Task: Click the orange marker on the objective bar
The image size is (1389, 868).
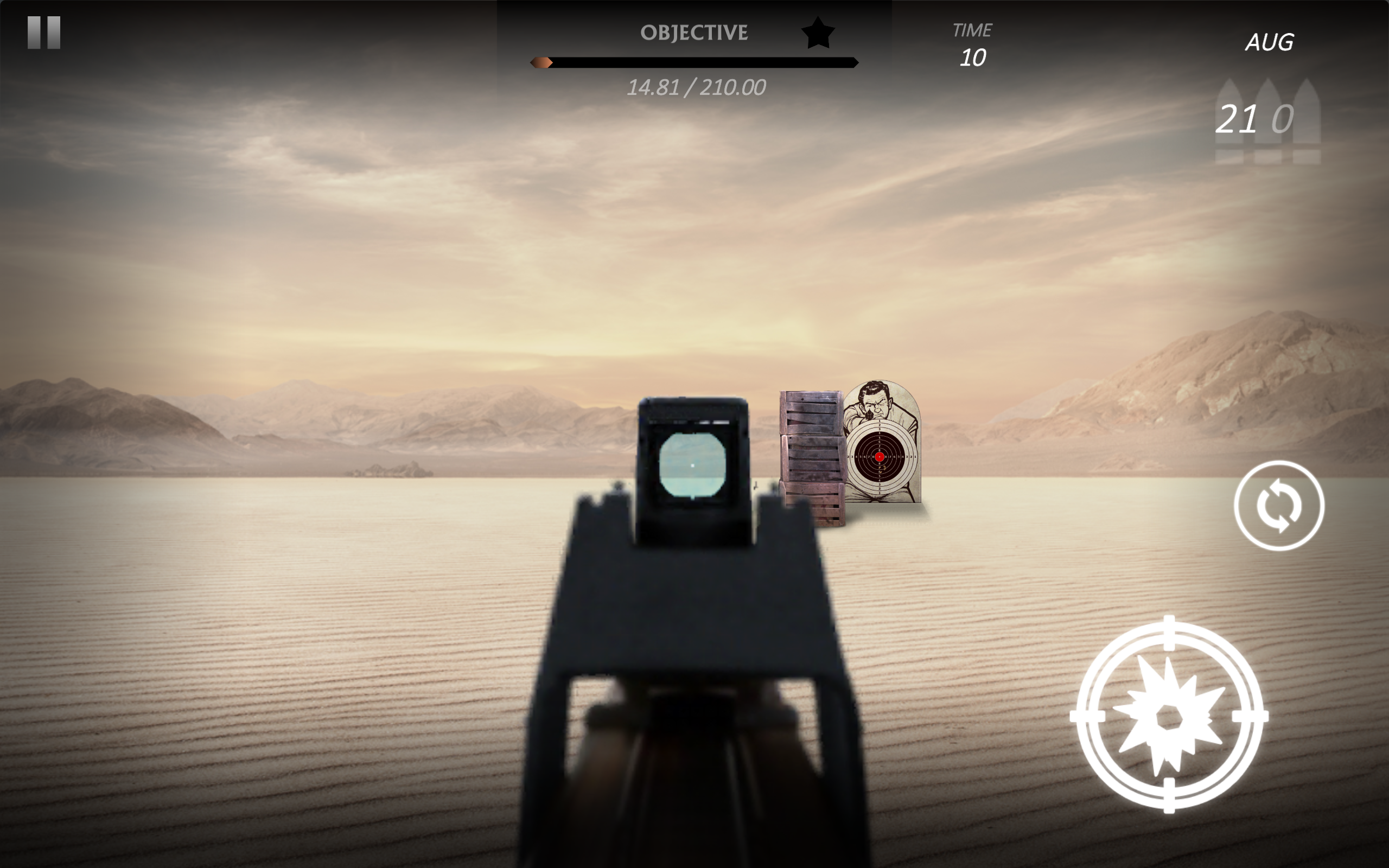Action: [541, 63]
